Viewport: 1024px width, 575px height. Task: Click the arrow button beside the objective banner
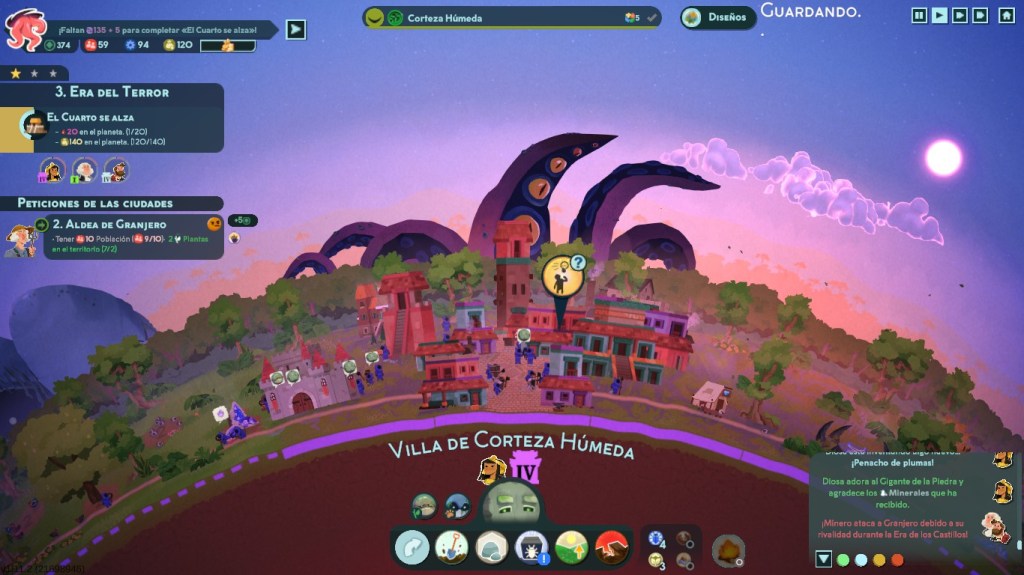pos(295,29)
